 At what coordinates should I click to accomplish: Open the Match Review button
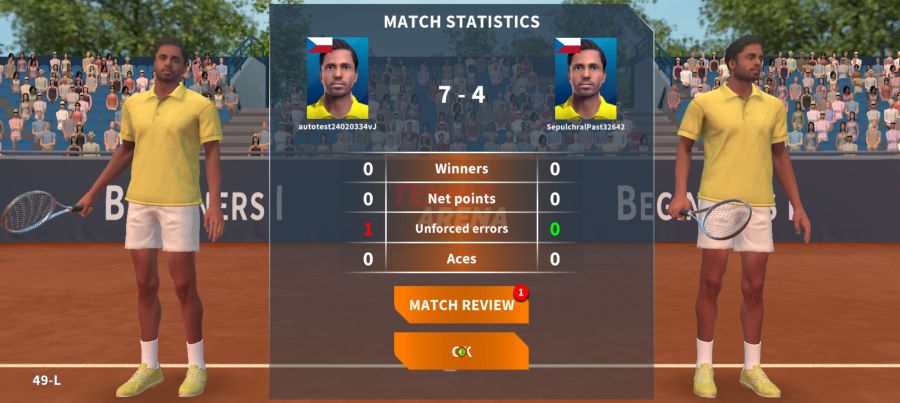(461, 305)
